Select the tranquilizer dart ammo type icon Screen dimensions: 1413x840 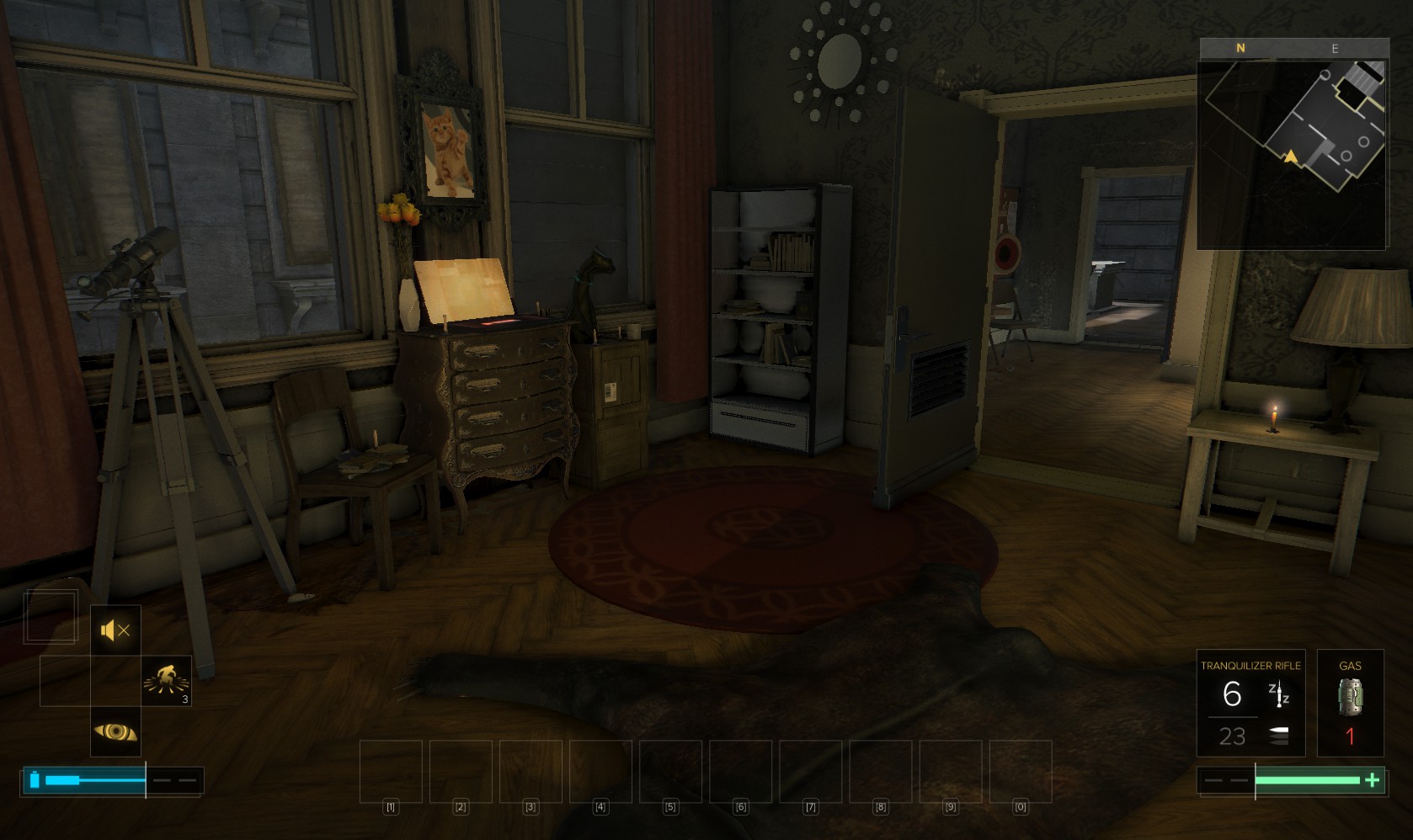pyautogui.click(x=1279, y=694)
